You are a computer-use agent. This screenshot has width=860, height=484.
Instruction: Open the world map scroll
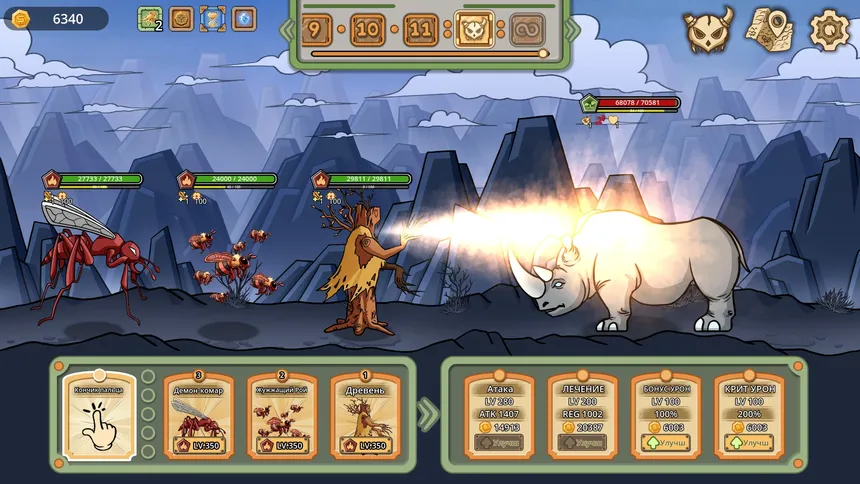(768, 30)
